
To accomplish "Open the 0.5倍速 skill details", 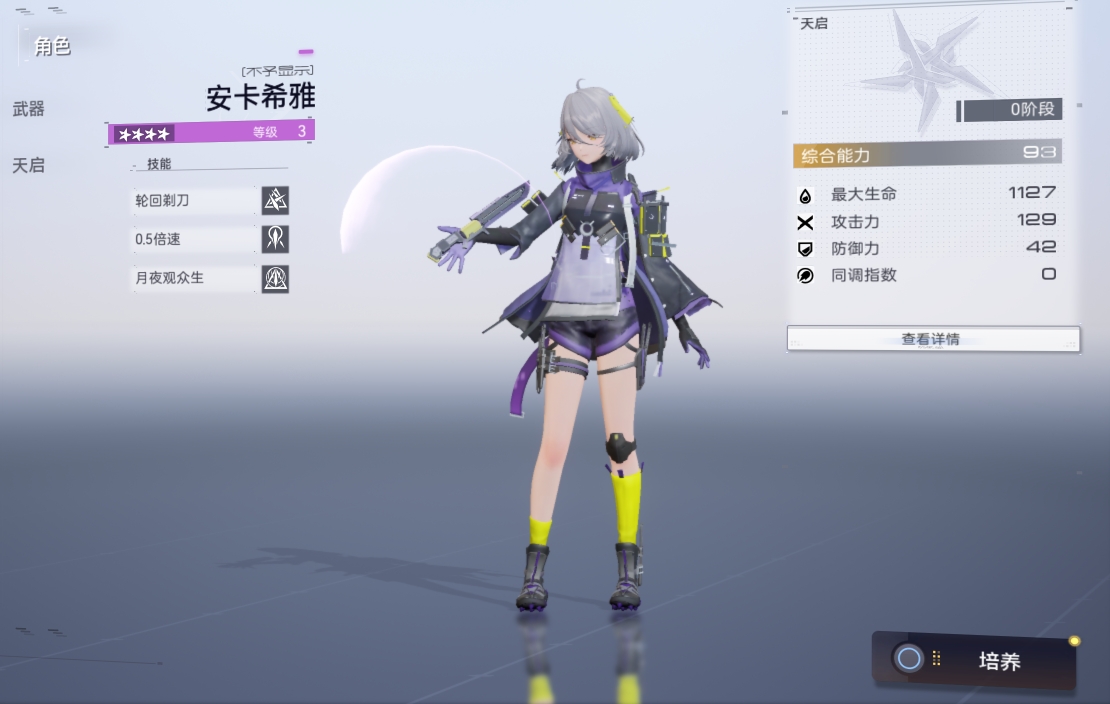I will pyautogui.click(x=193, y=240).
